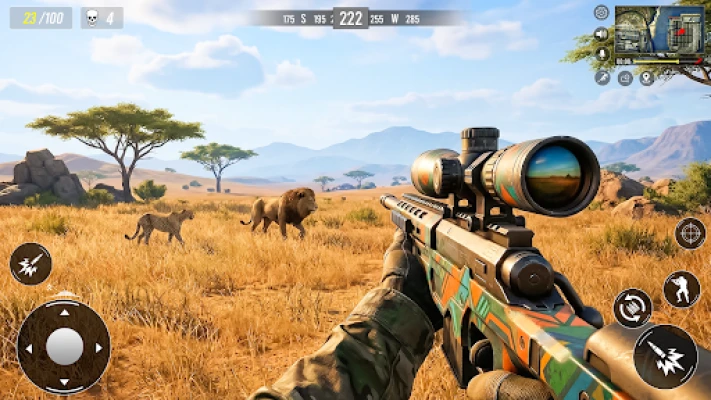Tap the soldier stance button
Screen dimensions: 711x400
click(x=682, y=289)
